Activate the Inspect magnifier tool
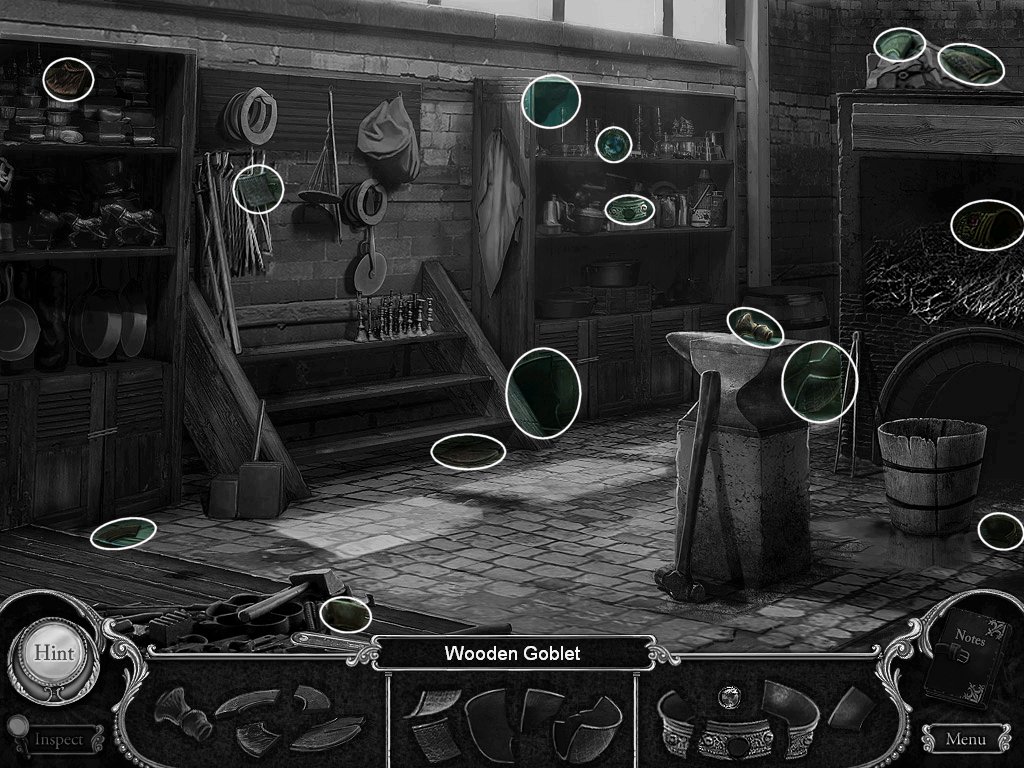 tap(57, 739)
